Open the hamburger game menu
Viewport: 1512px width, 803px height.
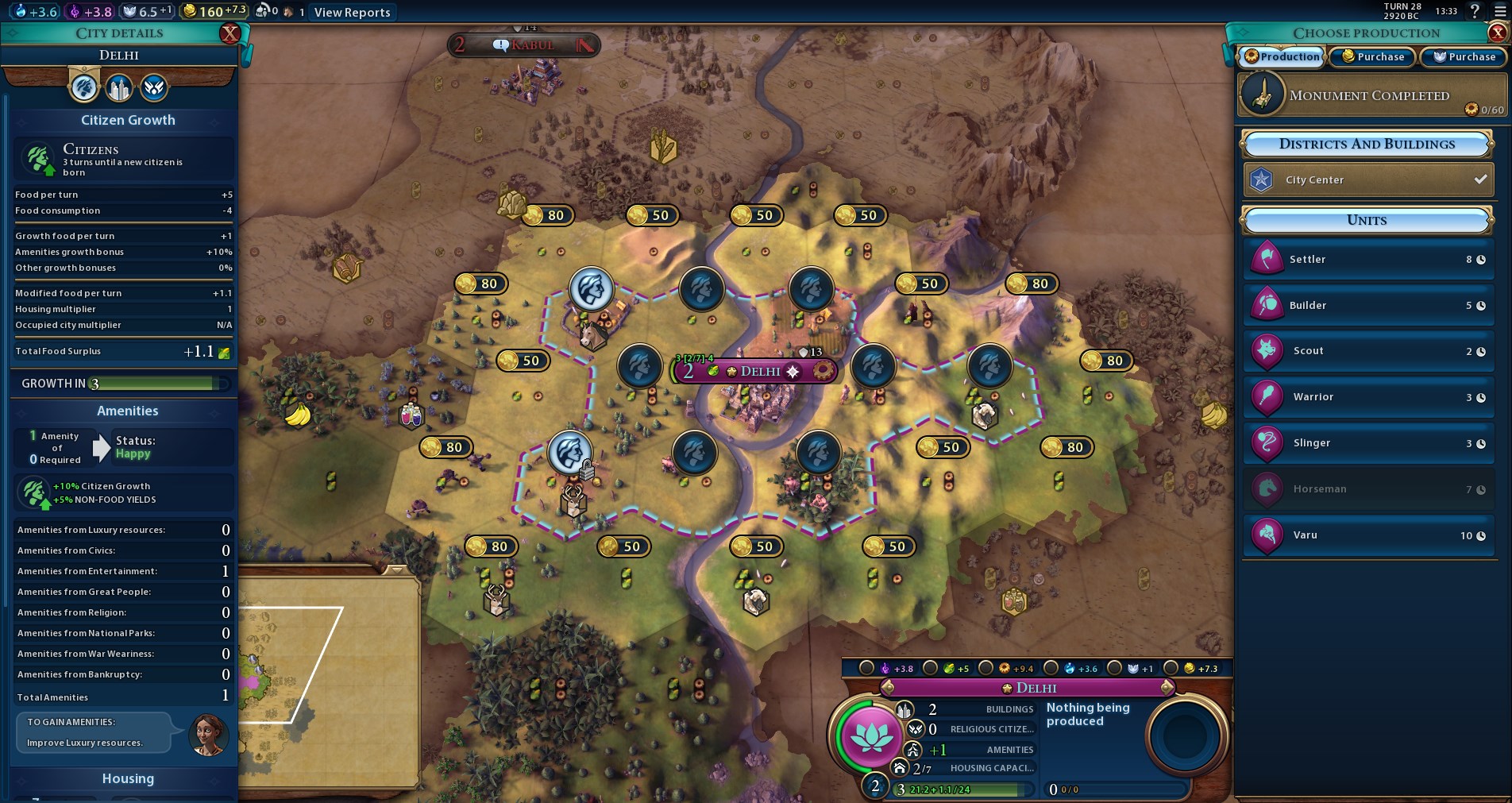coord(1500,12)
